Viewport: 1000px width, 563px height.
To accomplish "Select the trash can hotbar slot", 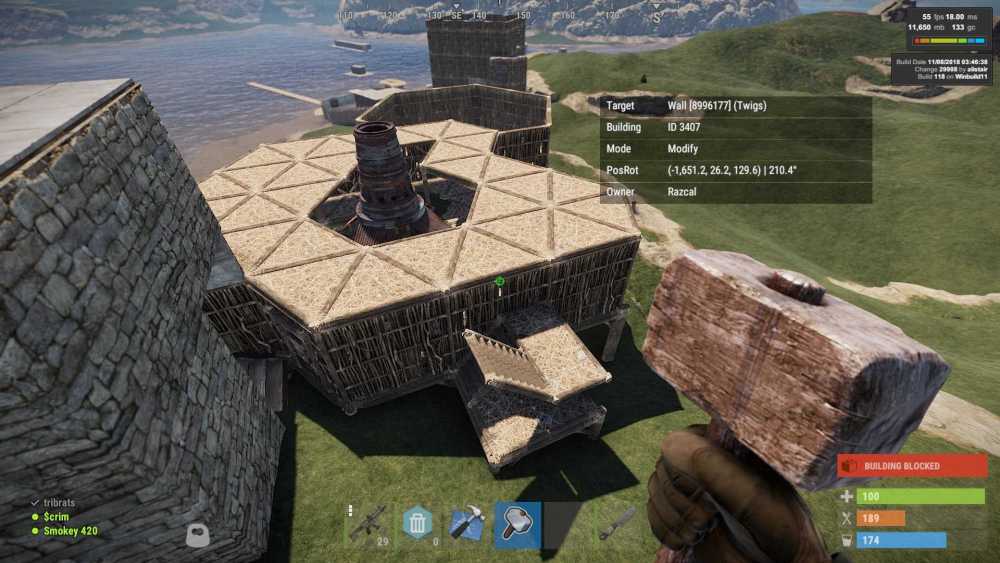I will [x=417, y=524].
